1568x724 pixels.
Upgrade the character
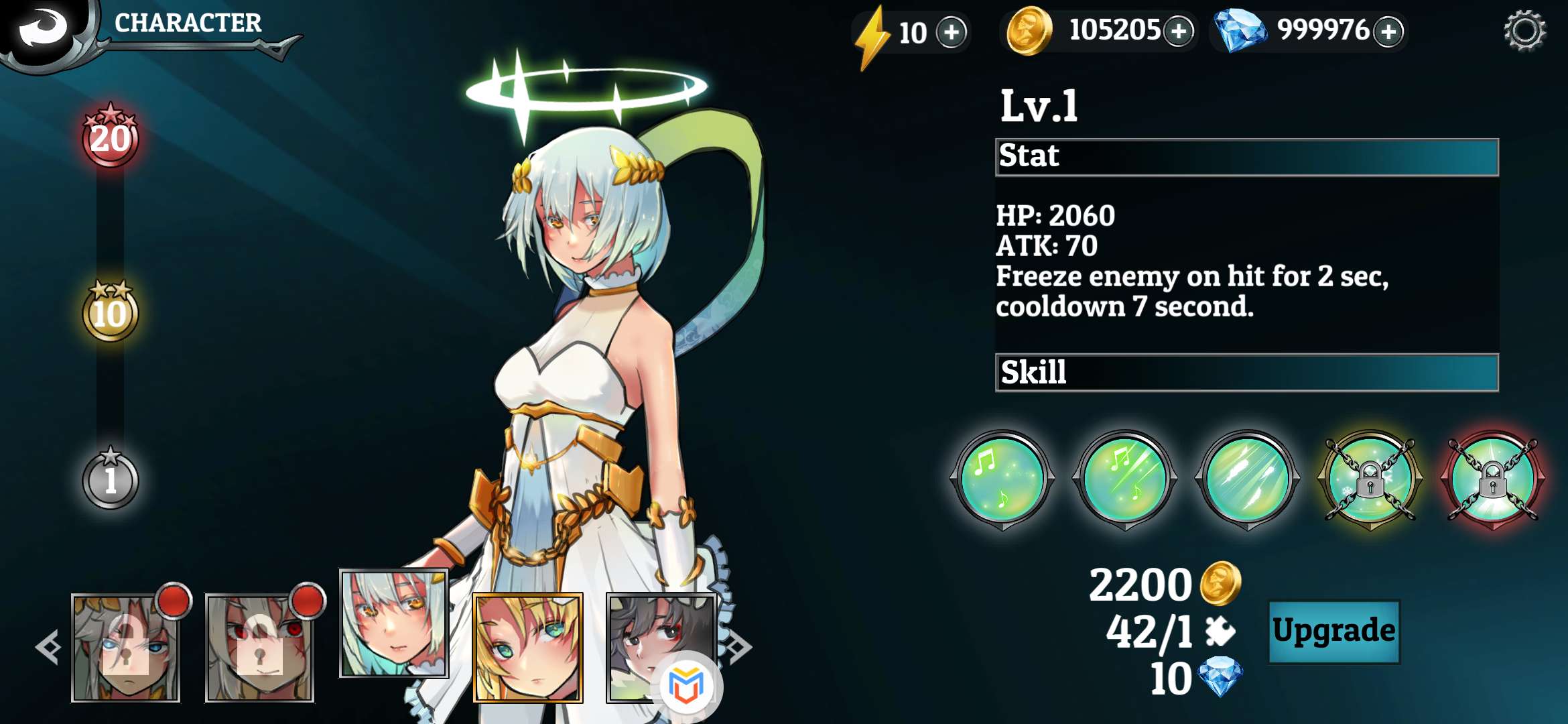tap(1333, 631)
